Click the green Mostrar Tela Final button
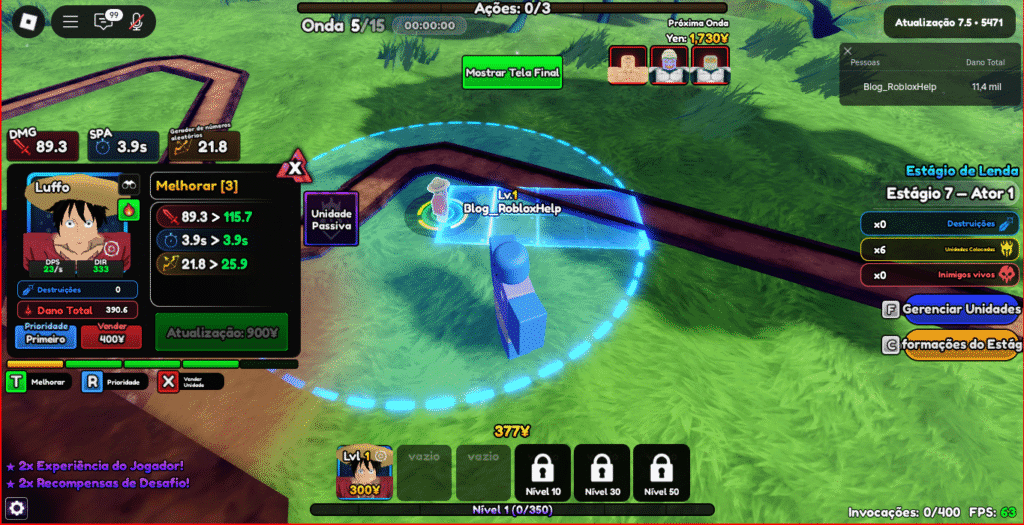The image size is (1024, 525). pos(513,73)
